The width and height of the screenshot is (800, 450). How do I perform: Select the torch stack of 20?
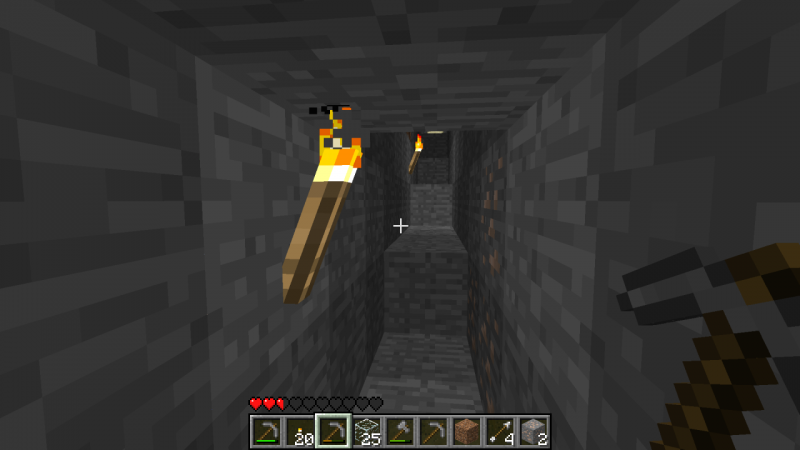299,431
